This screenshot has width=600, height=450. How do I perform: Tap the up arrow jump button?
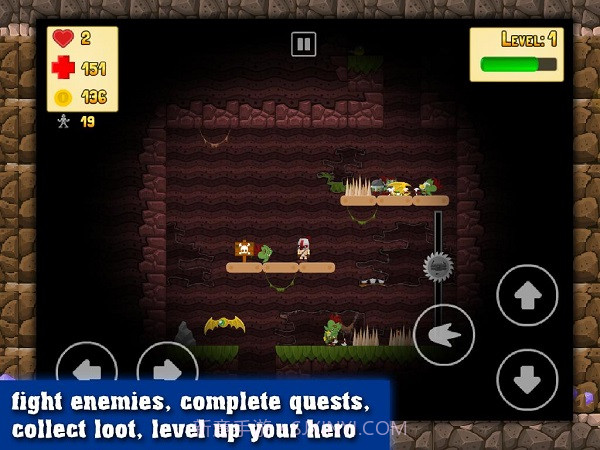[527, 295]
